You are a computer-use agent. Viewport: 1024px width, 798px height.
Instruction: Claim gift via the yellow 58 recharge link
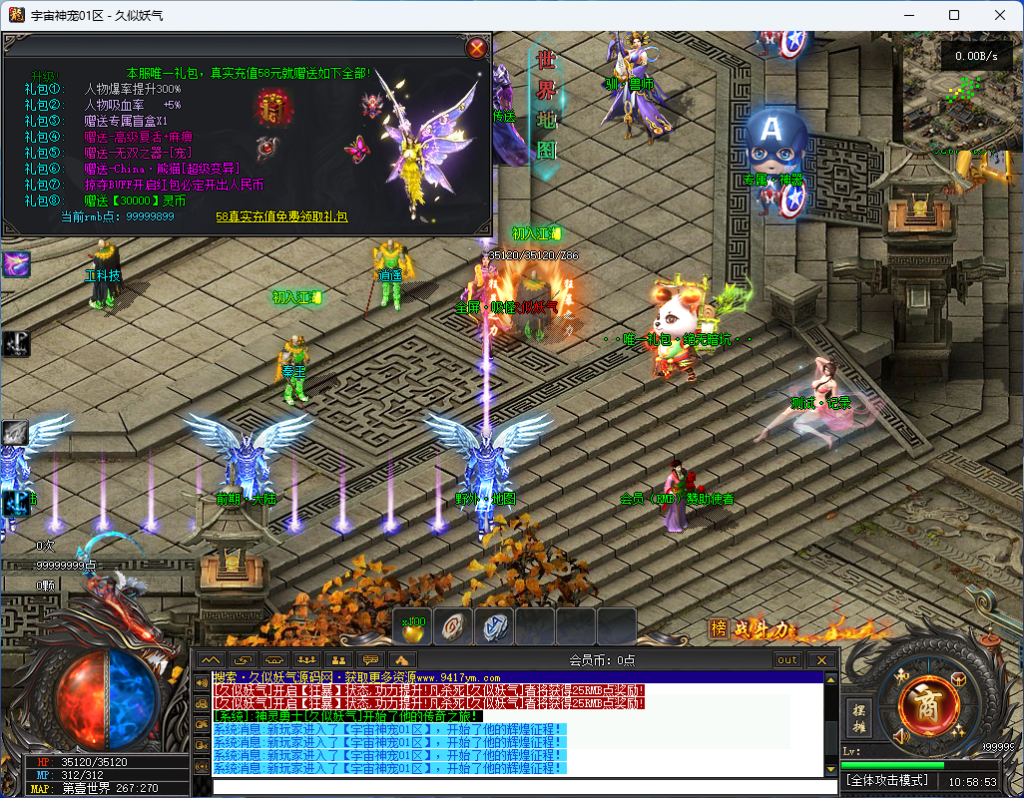tap(282, 216)
